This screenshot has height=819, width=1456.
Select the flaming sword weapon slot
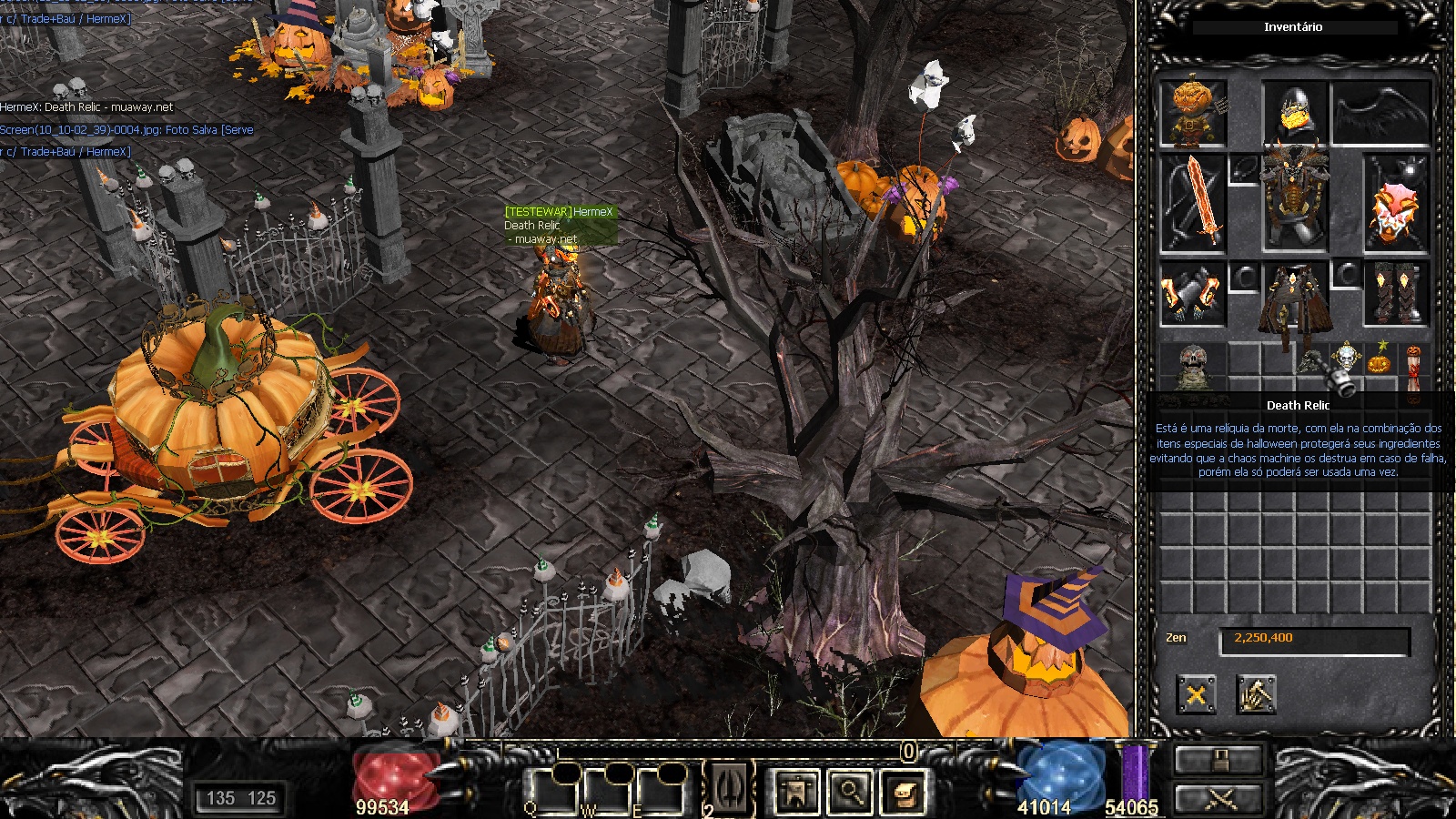tap(1193, 204)
